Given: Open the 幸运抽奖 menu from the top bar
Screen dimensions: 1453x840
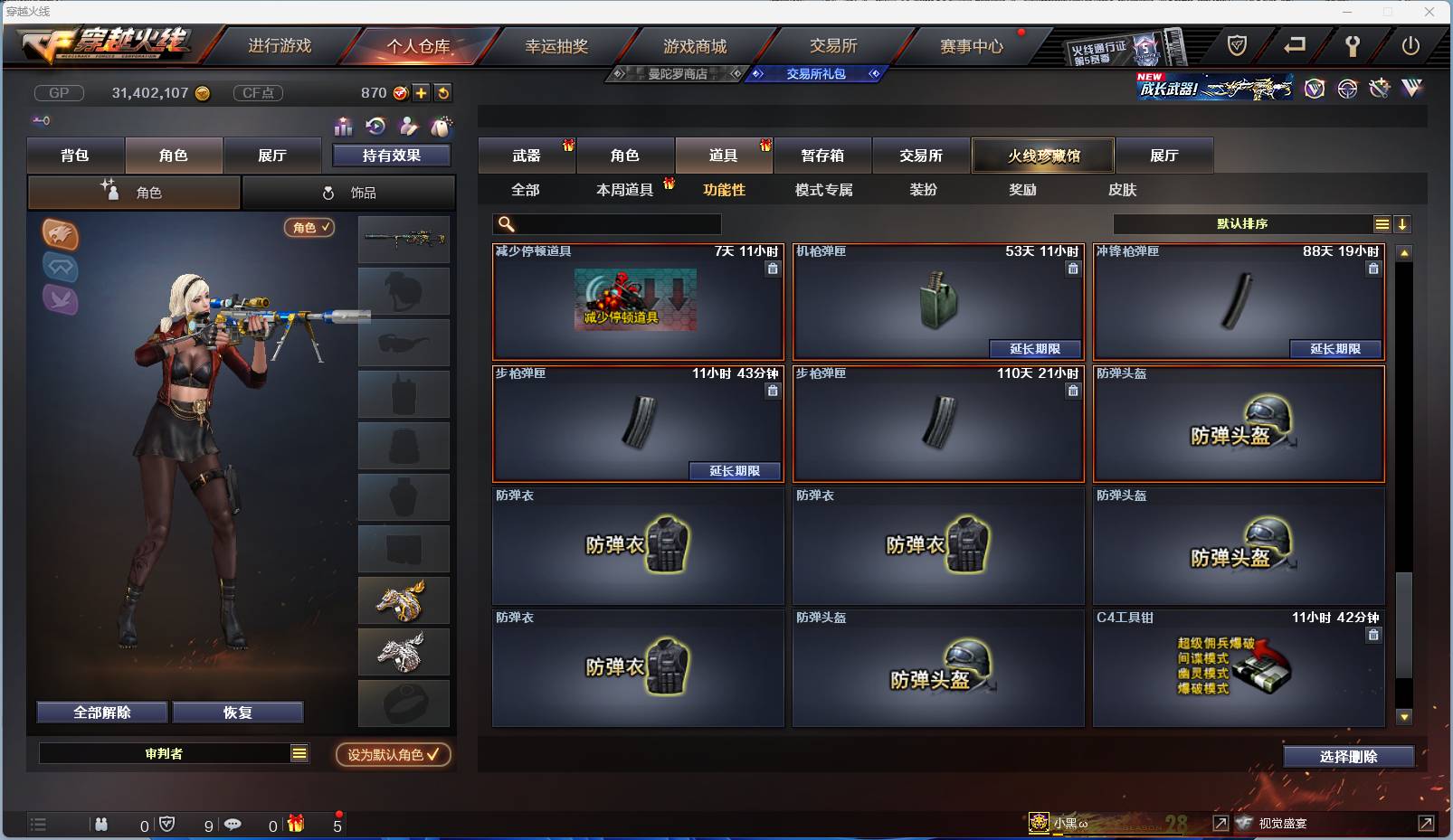Looking at the screenshot, I should pos(557,44).
